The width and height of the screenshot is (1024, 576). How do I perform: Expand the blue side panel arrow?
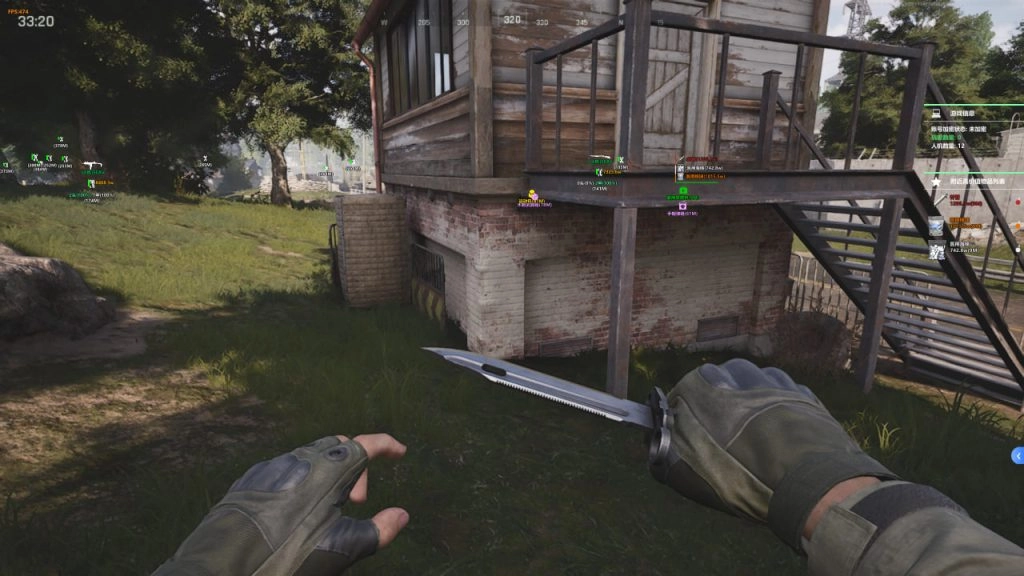click(1017, 456)
